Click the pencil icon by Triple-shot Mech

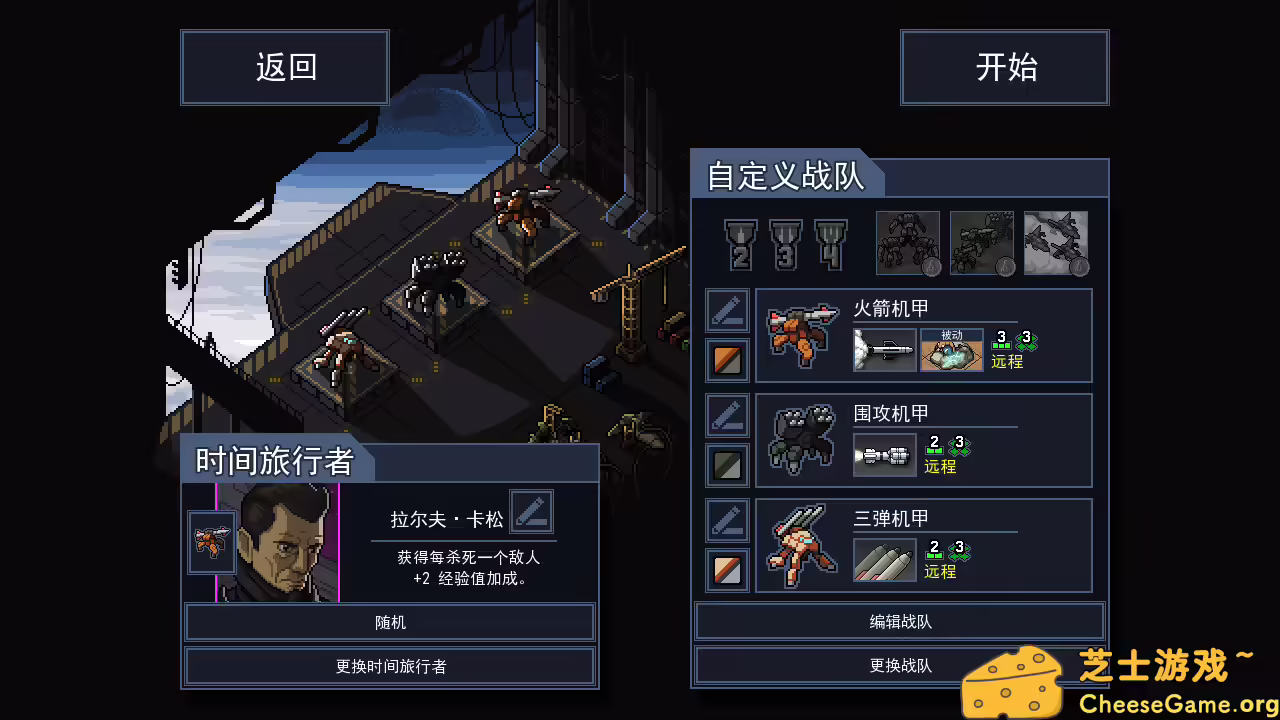coord(727,519)
